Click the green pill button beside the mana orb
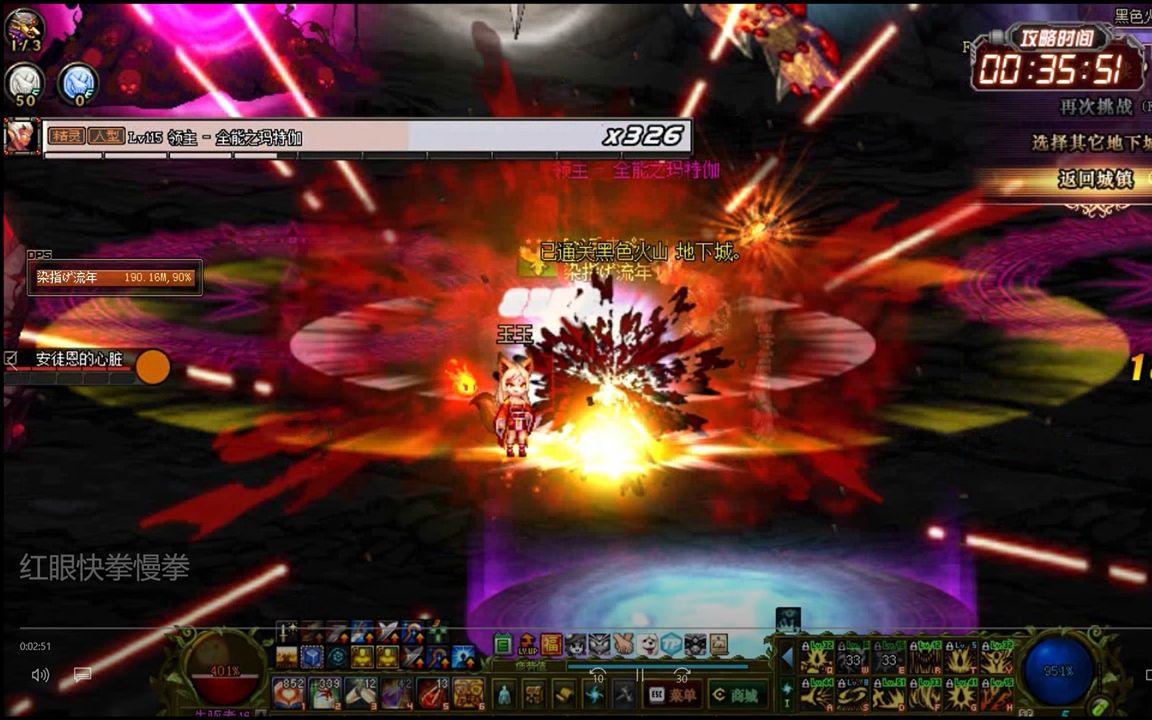Screen dimensions: 1152x720 pos(1099,703)
